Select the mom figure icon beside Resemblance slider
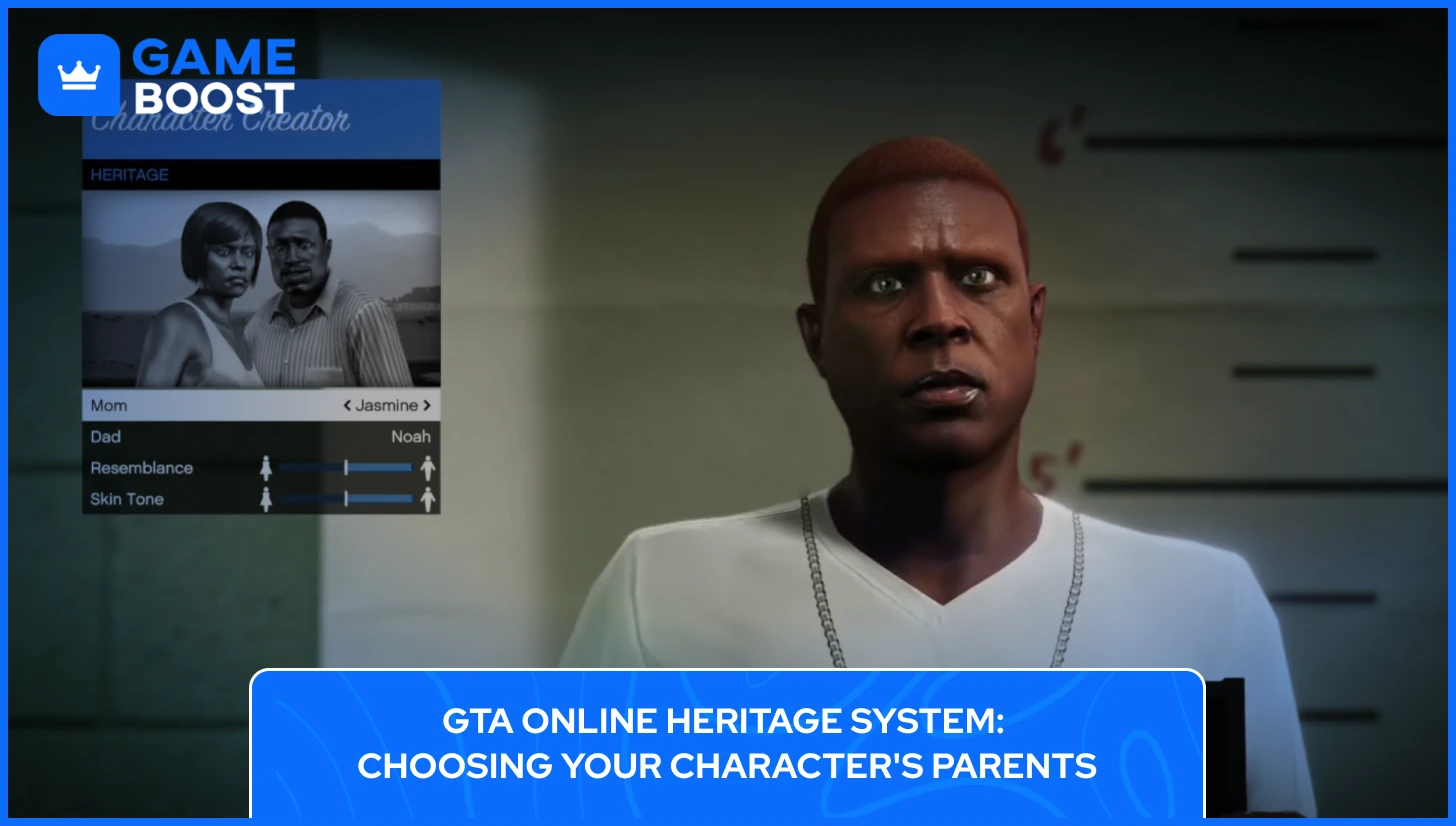 267,467
